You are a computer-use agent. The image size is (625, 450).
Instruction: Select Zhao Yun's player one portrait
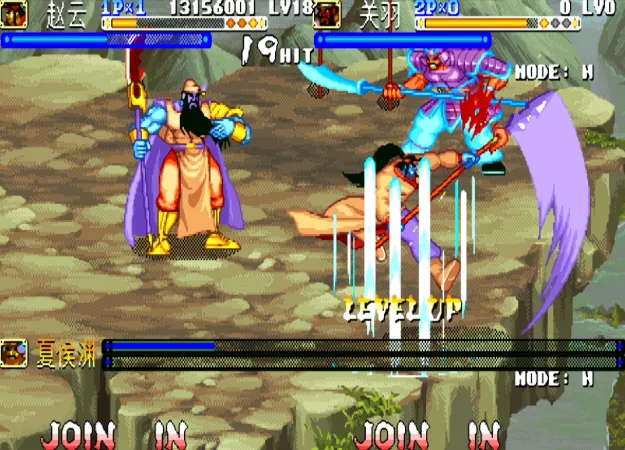(15, 15)
